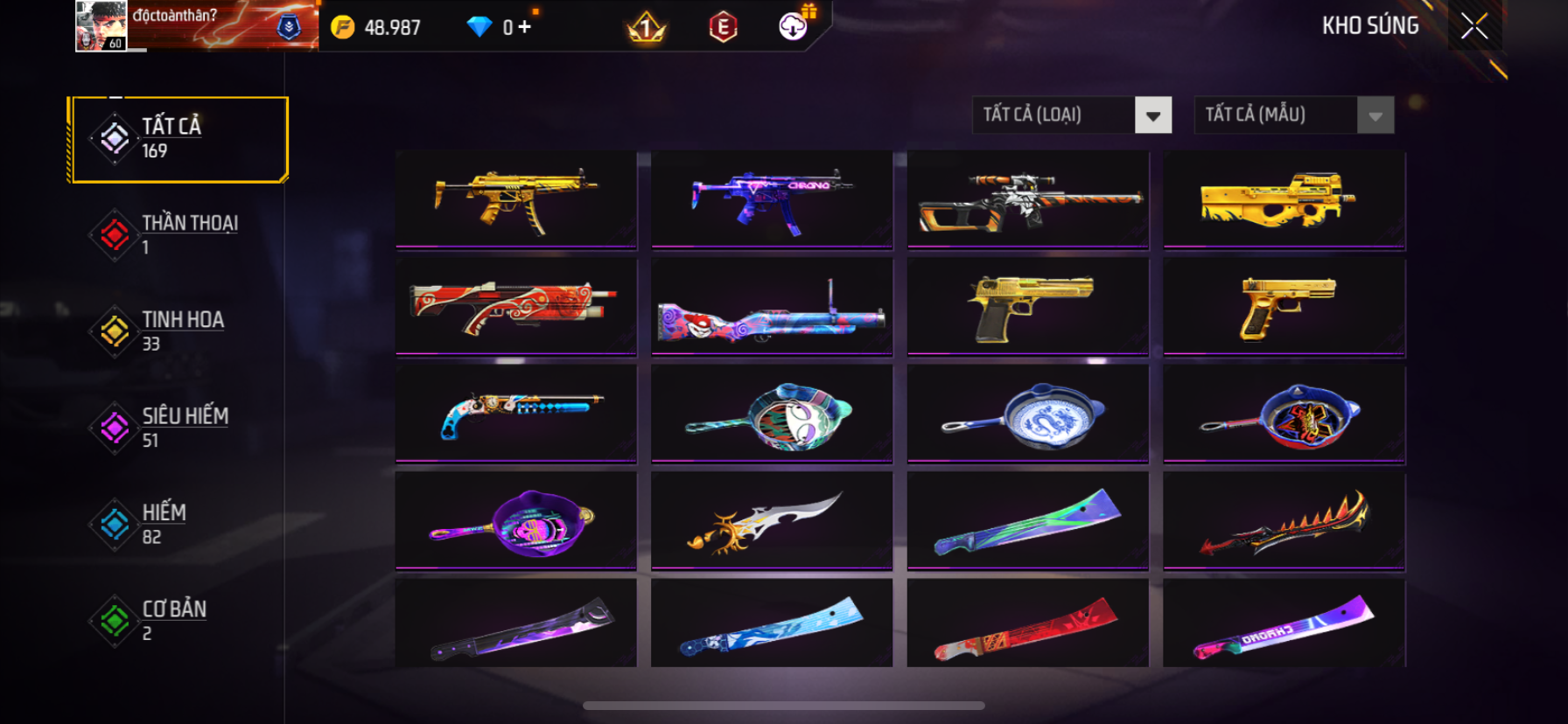
Task: Show the Tinh Hoa weapon category
Action: point(175,331)
